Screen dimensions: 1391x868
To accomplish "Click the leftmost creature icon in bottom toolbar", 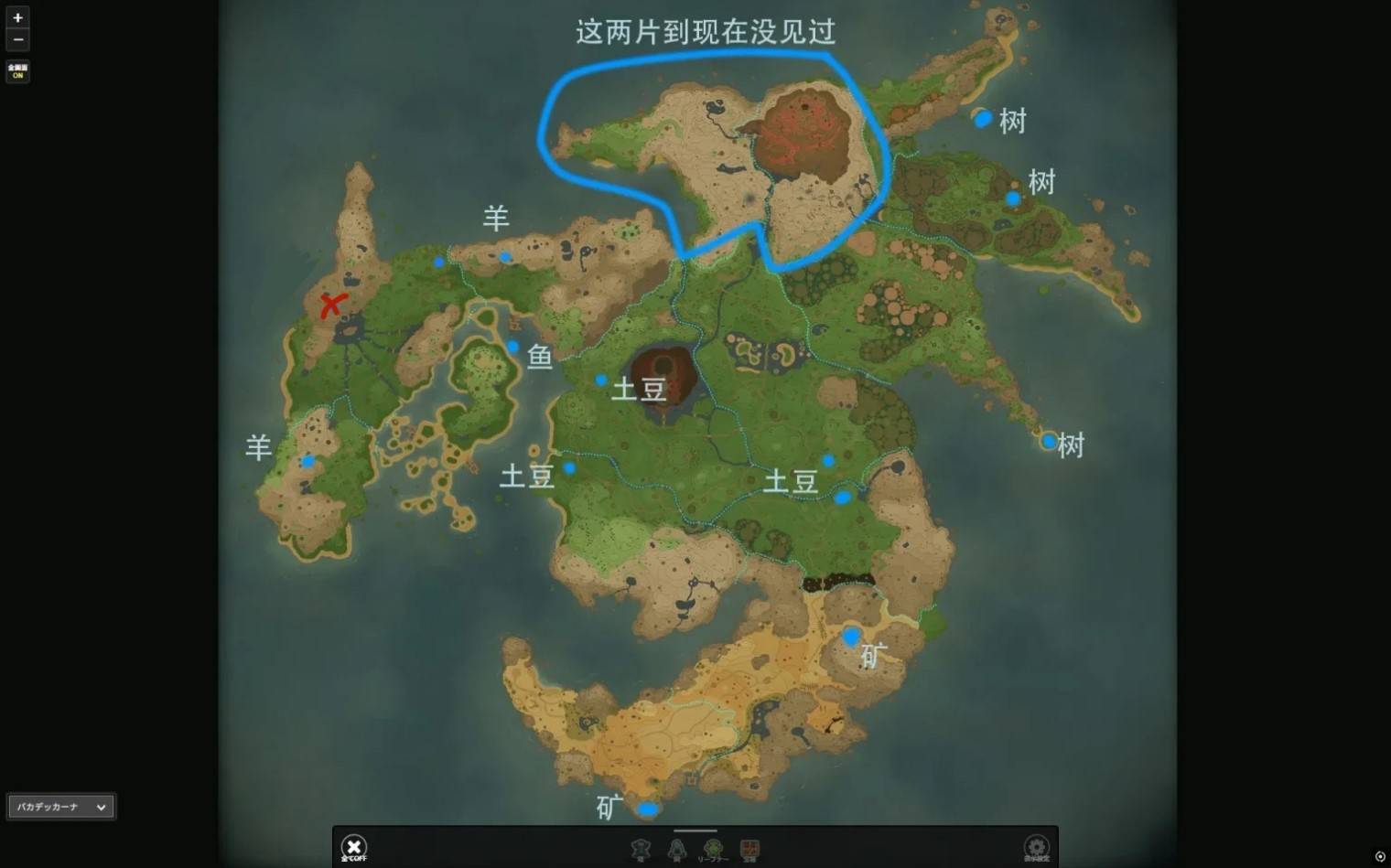I will click(641, 849).
